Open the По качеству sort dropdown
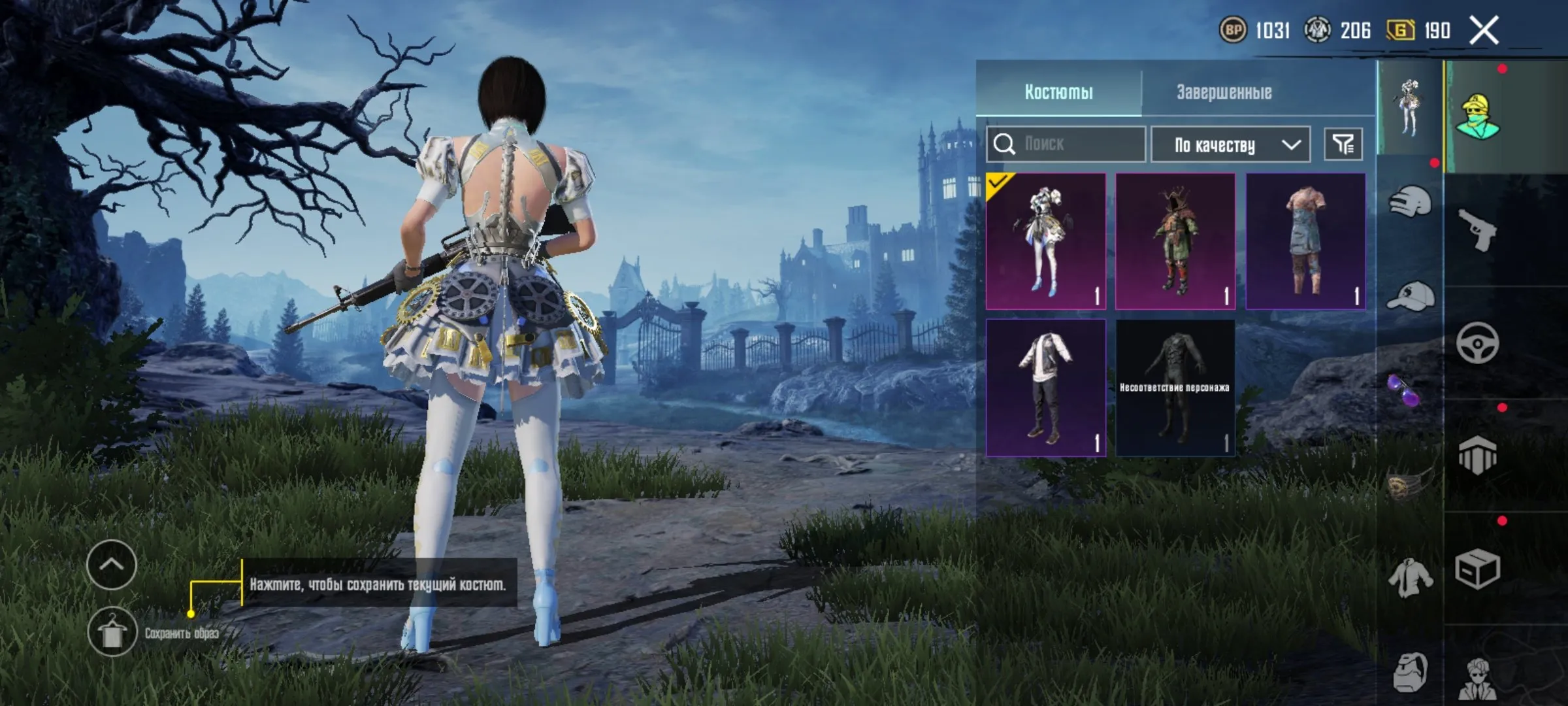This screenshot has height=706, width=1568. coord(1230,144)
